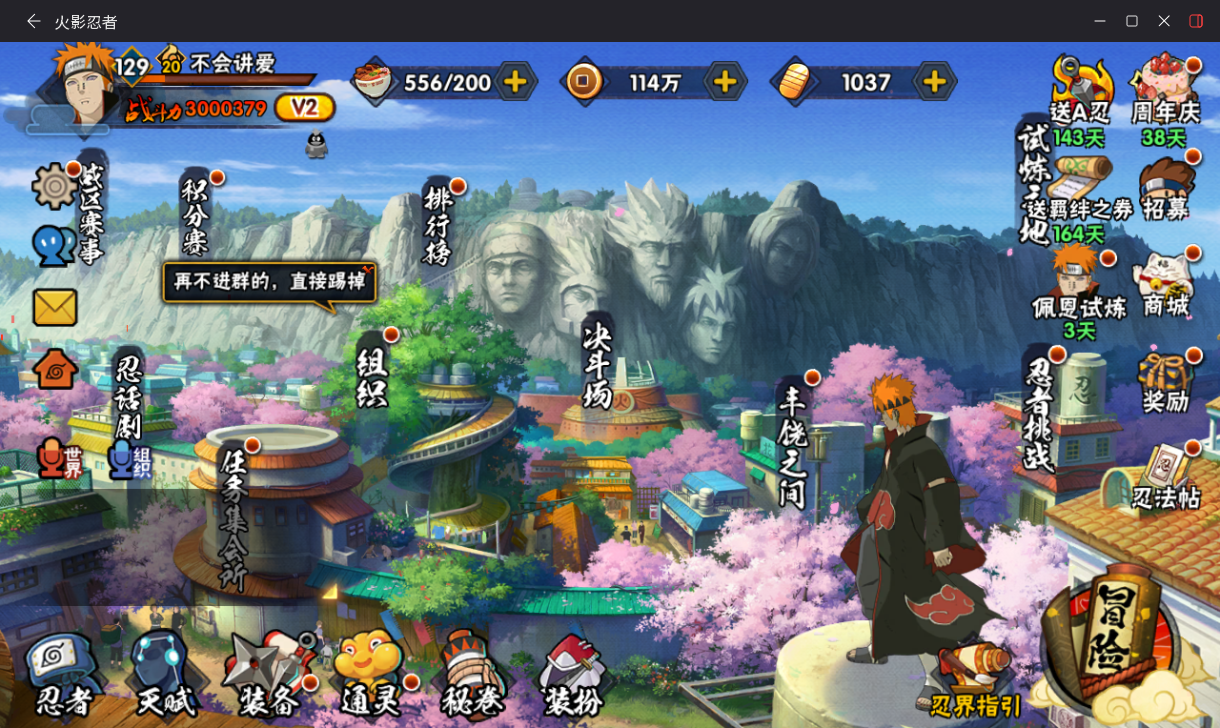Open the 奖励 rewards gift box
1220x728 pixels.
(x=1166, y=382)
